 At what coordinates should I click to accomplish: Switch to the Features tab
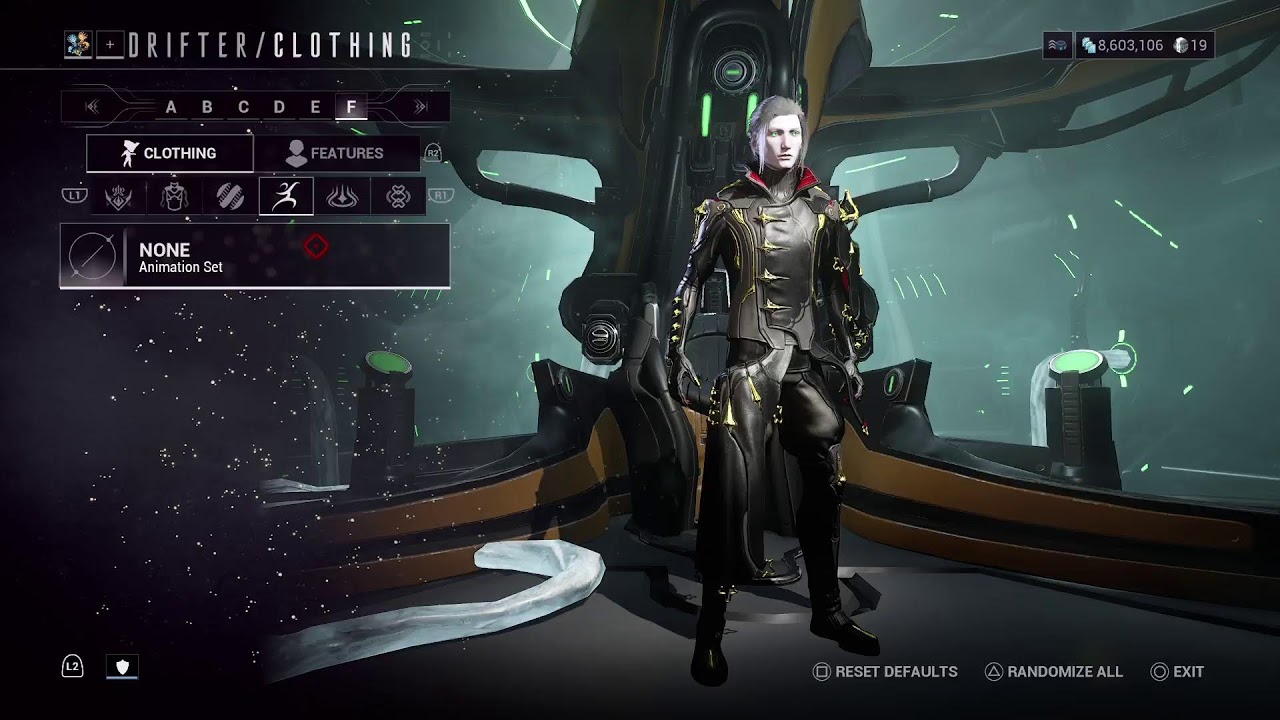coord(335,153)
